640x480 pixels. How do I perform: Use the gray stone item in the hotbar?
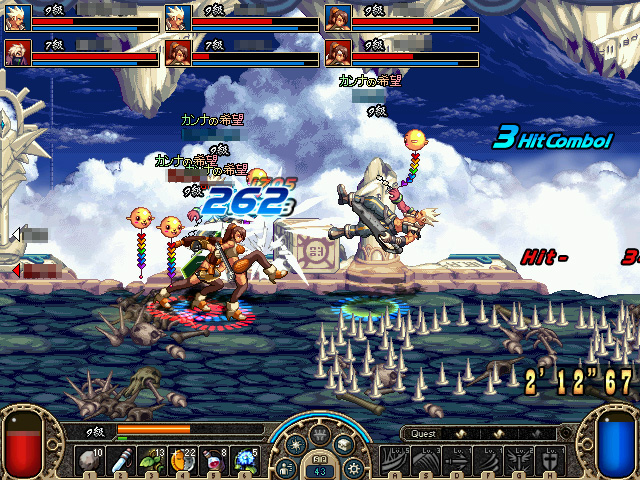[90, 459]
